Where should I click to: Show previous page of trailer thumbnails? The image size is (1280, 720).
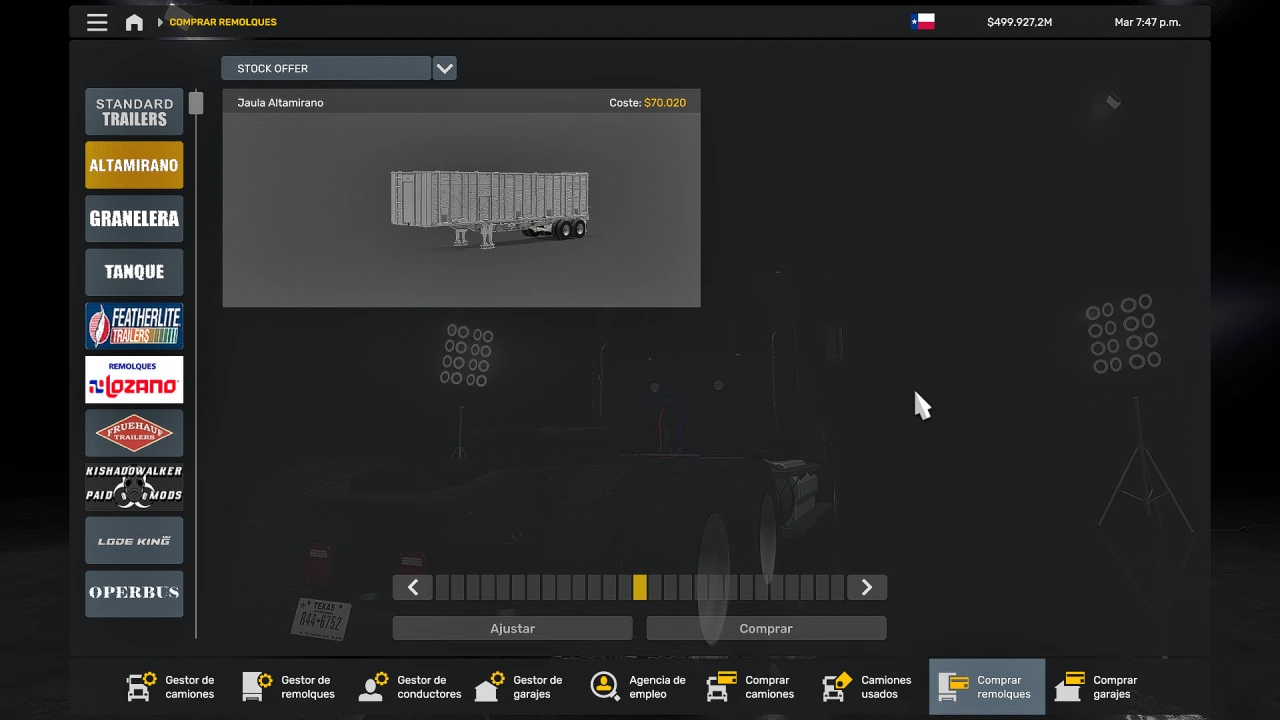pyautogui.click(x=412, y=587)
